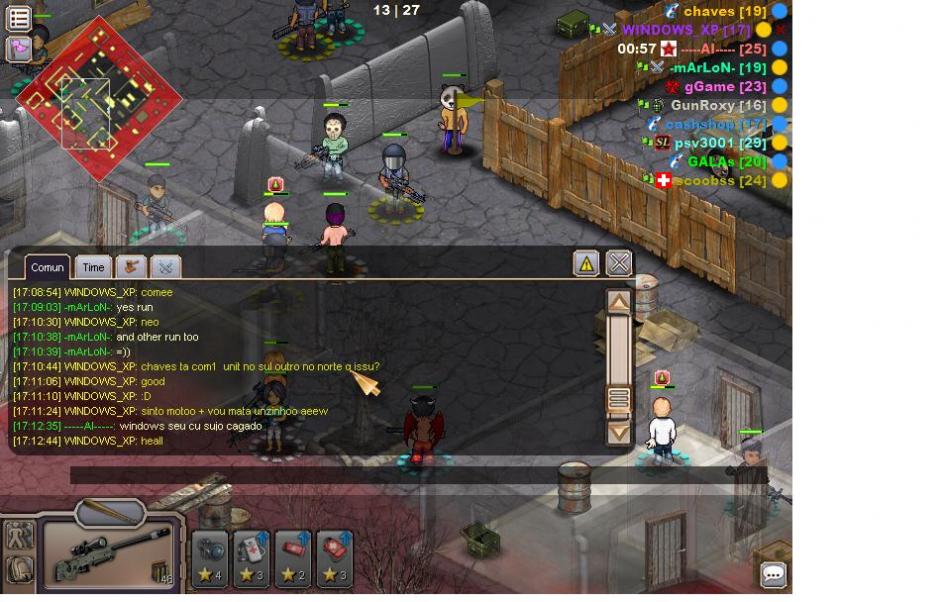Toggle the speech bubble chat button
This screenshot has width=943, height=602.
[773, 575]
